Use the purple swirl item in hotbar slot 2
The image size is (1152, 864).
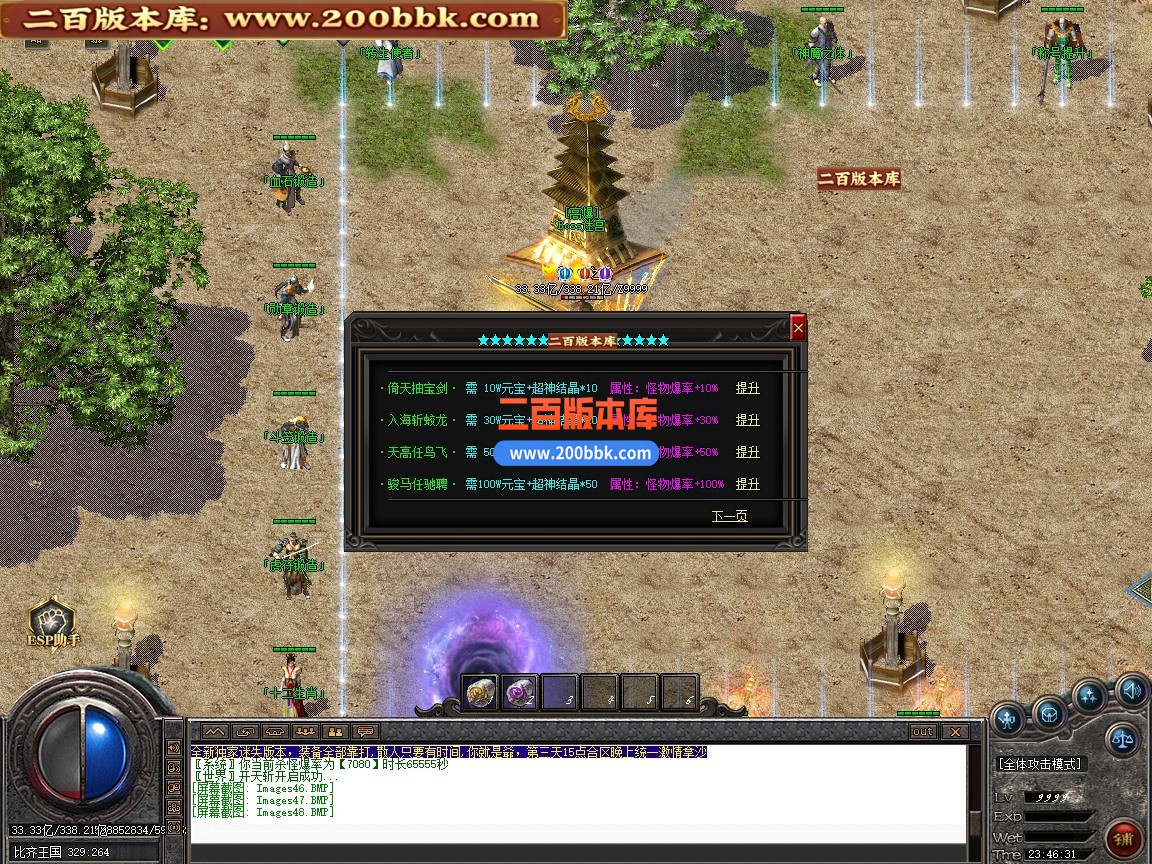point(520,692)
